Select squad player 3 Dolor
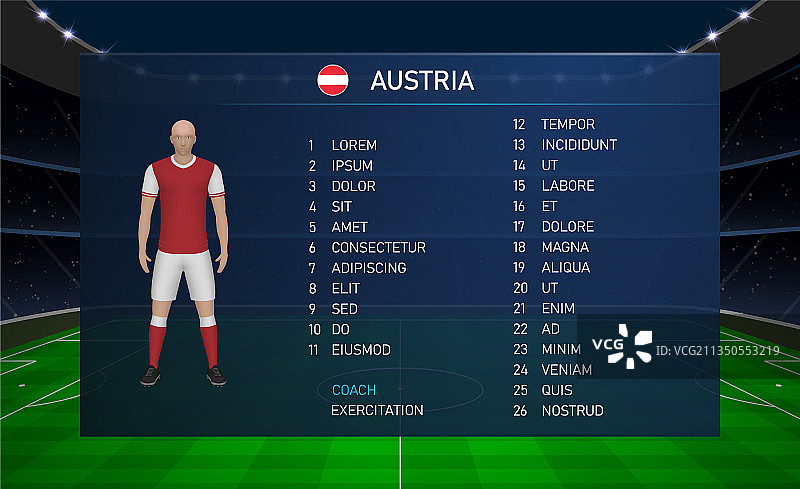 click(x=353, y=186)
